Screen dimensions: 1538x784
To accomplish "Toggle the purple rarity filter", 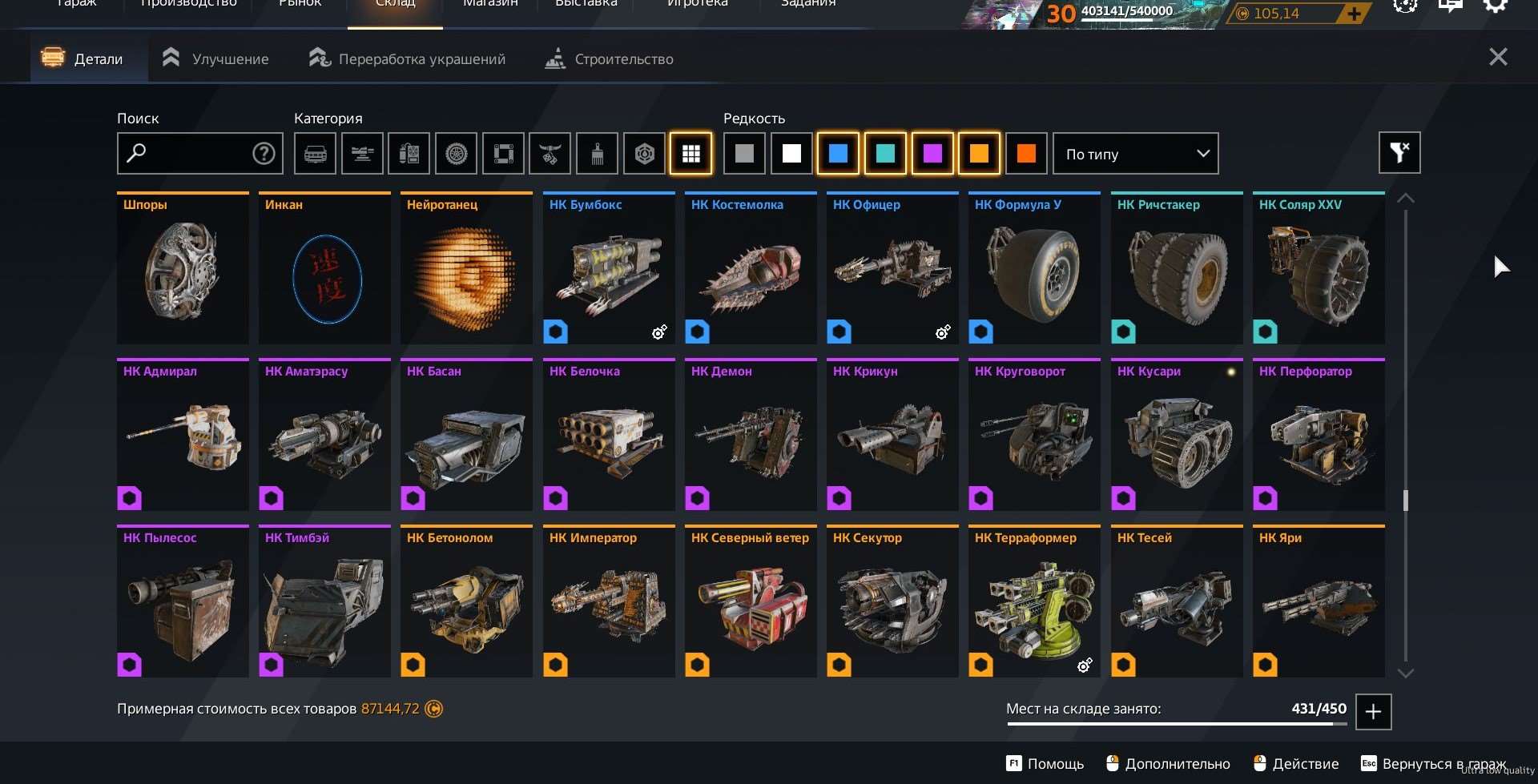I will (x=932, y=154).
